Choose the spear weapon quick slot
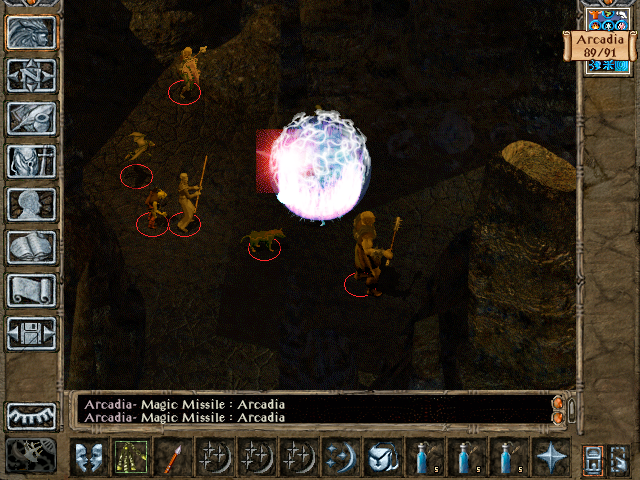This screenshot has height=480, width=640. click(x=171, y=457)
